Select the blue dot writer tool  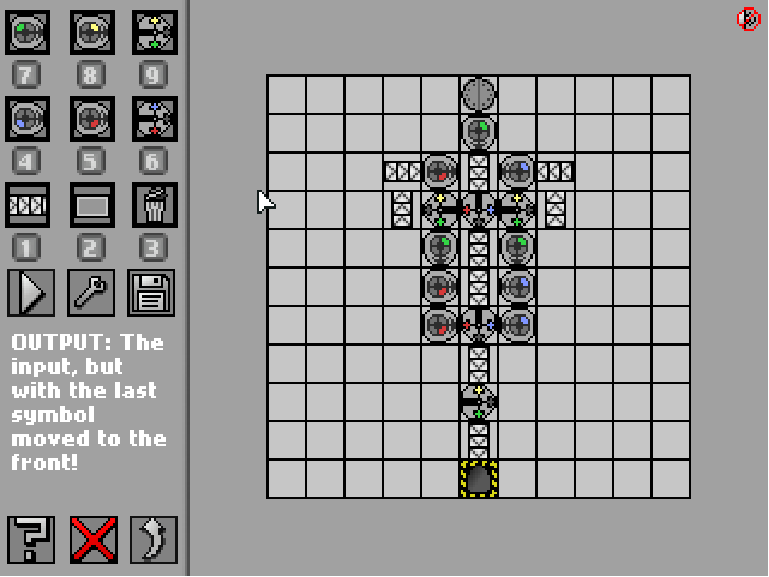coord(28,119)
